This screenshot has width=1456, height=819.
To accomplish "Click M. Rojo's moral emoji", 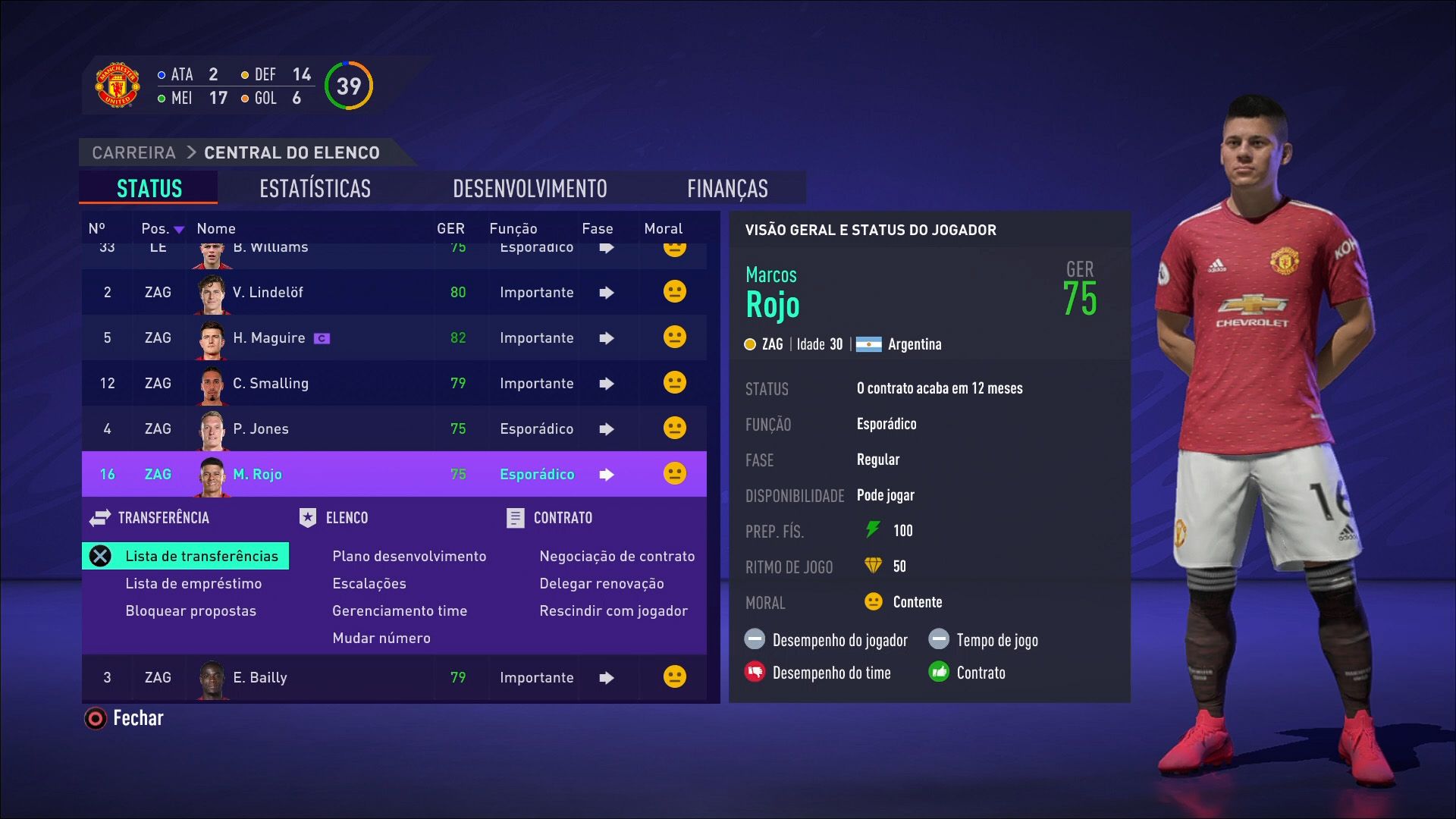I will click(673, 474).
